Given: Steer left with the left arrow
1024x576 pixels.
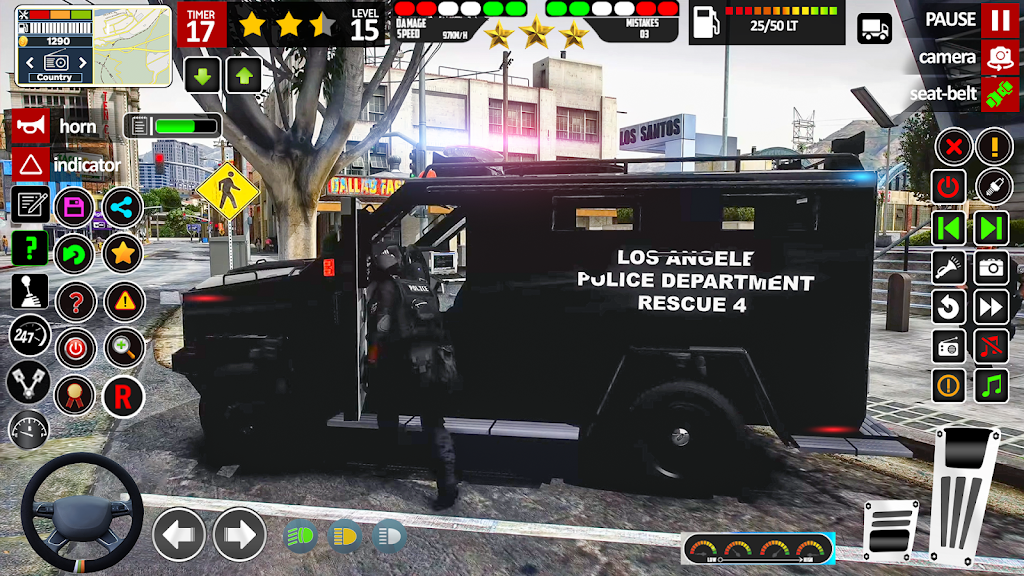Looking at the screenshot, I should (179, 534).
